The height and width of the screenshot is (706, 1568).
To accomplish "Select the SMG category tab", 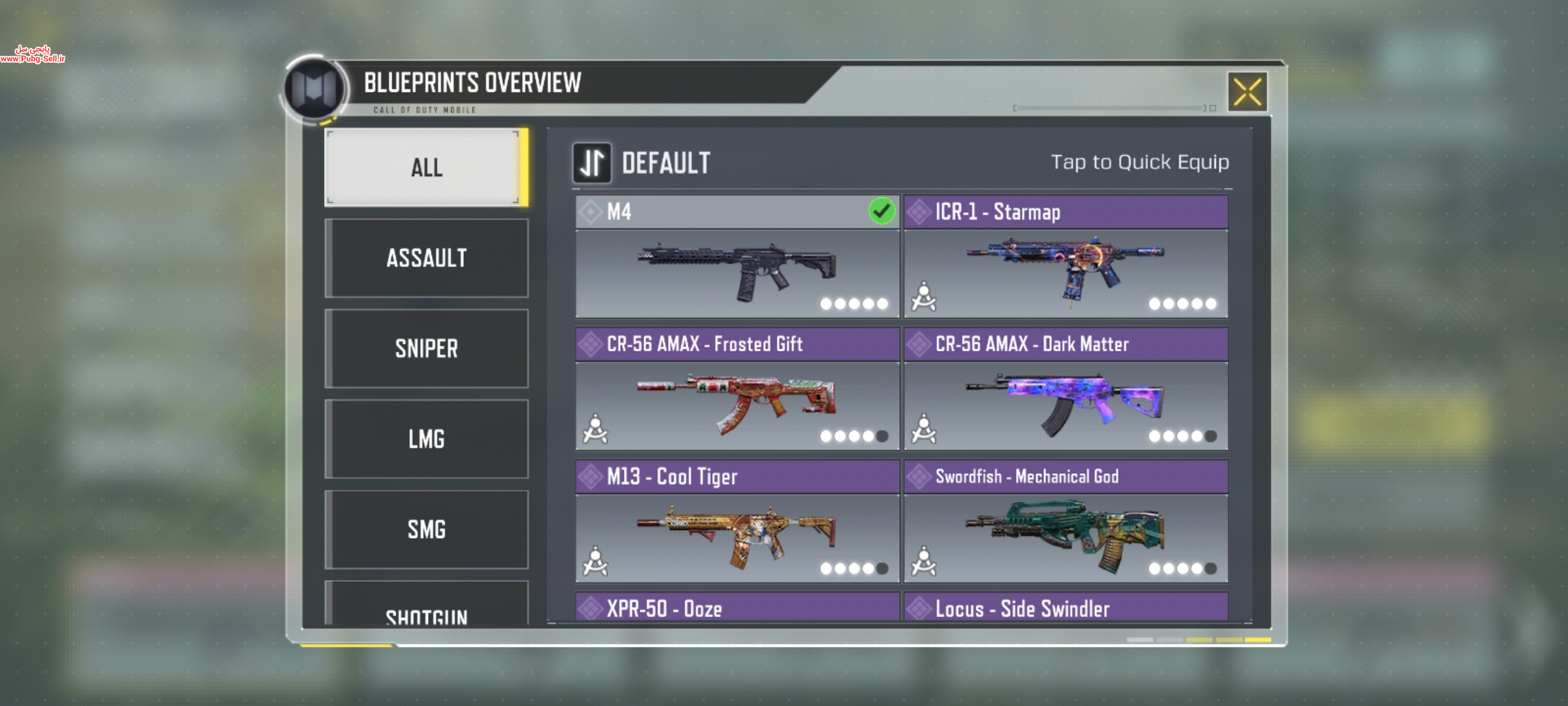I will [x=426, y=529].
